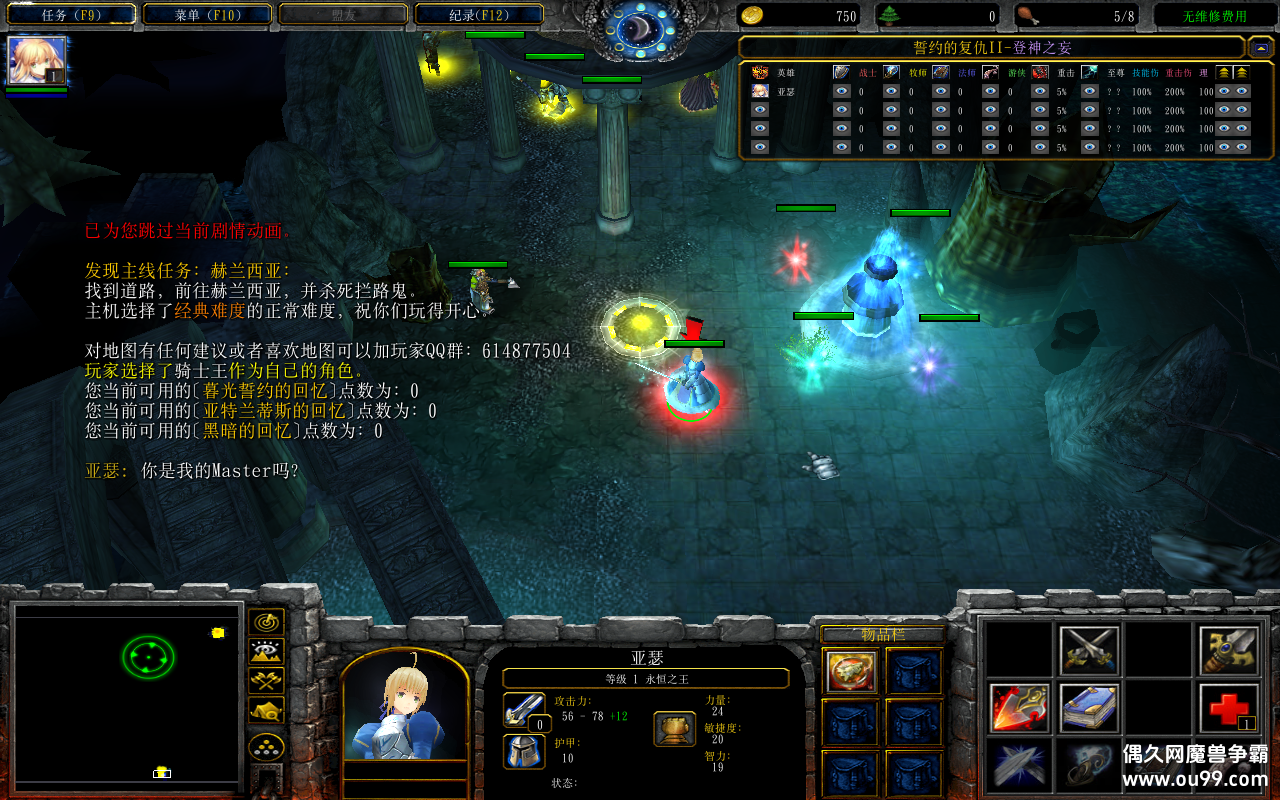Viewport: 1280px width, 800px height.
Task: Click Arthur's 3D unit portrait
Action: 405,710
